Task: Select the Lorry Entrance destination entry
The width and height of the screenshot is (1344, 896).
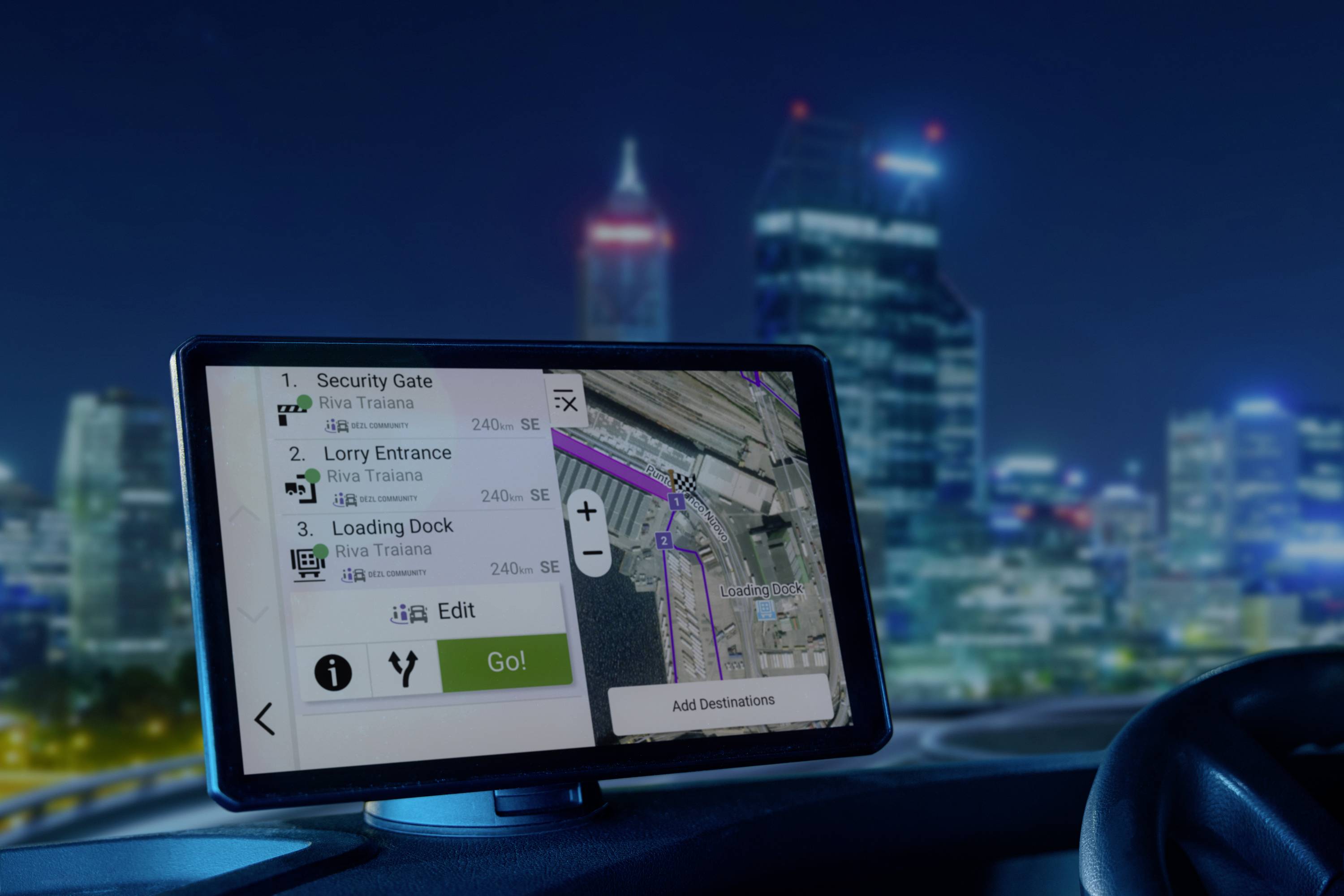Action: pos(412,474)
